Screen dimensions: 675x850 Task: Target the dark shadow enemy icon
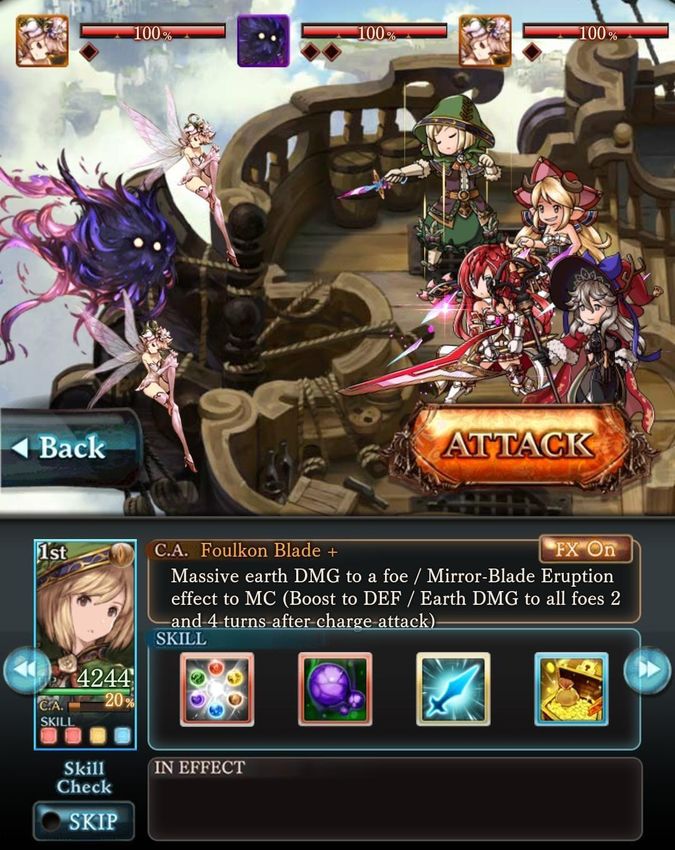coord(263,41)
